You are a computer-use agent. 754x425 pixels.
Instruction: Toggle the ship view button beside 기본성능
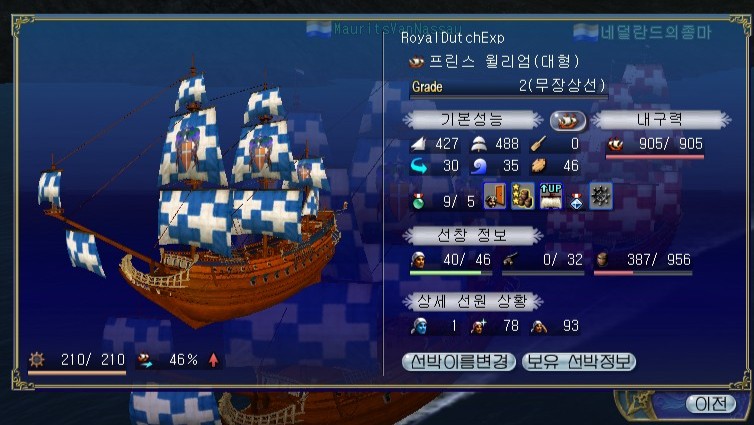pos(567,120)
